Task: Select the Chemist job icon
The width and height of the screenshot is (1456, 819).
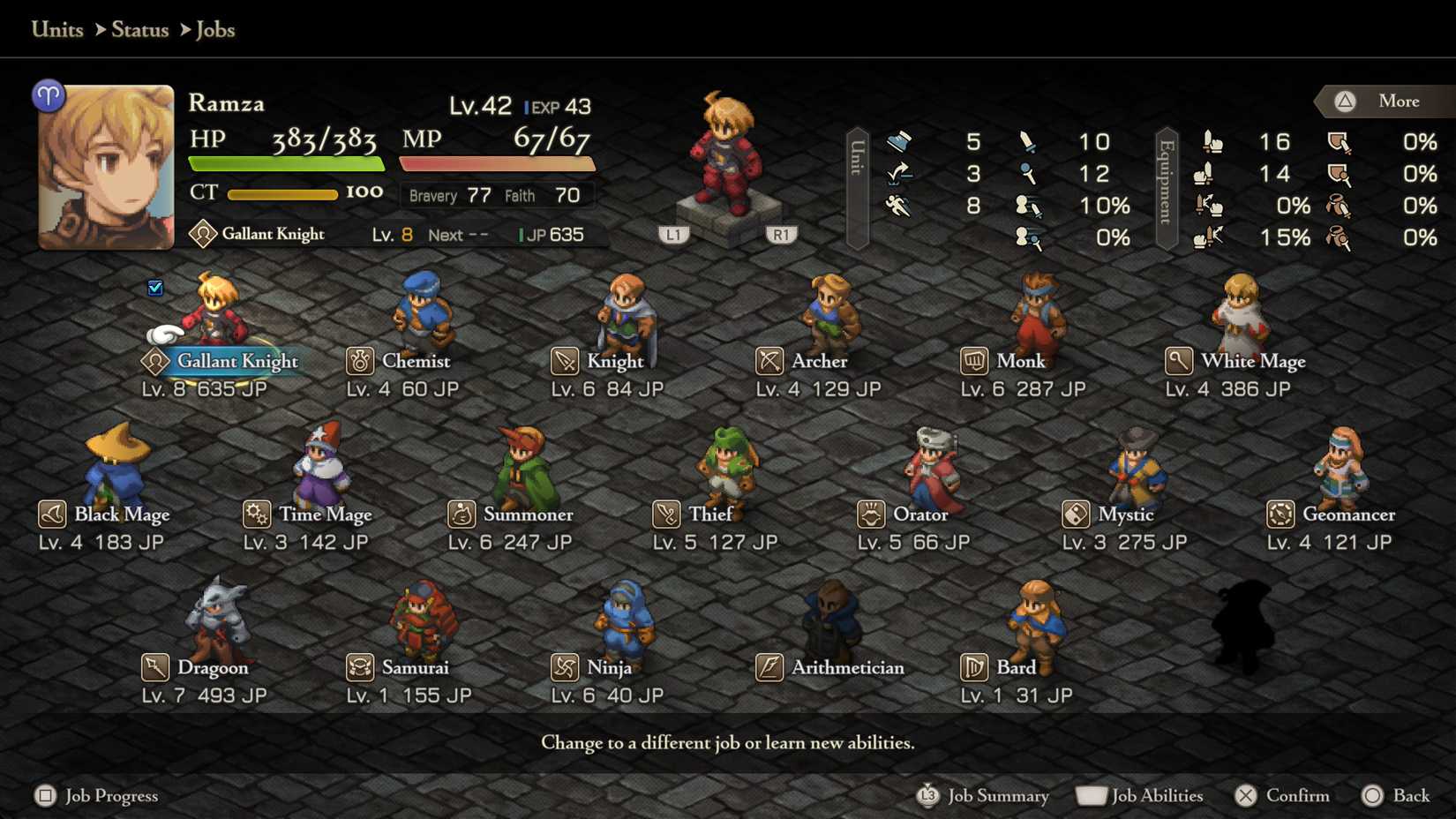Action: 361,361
